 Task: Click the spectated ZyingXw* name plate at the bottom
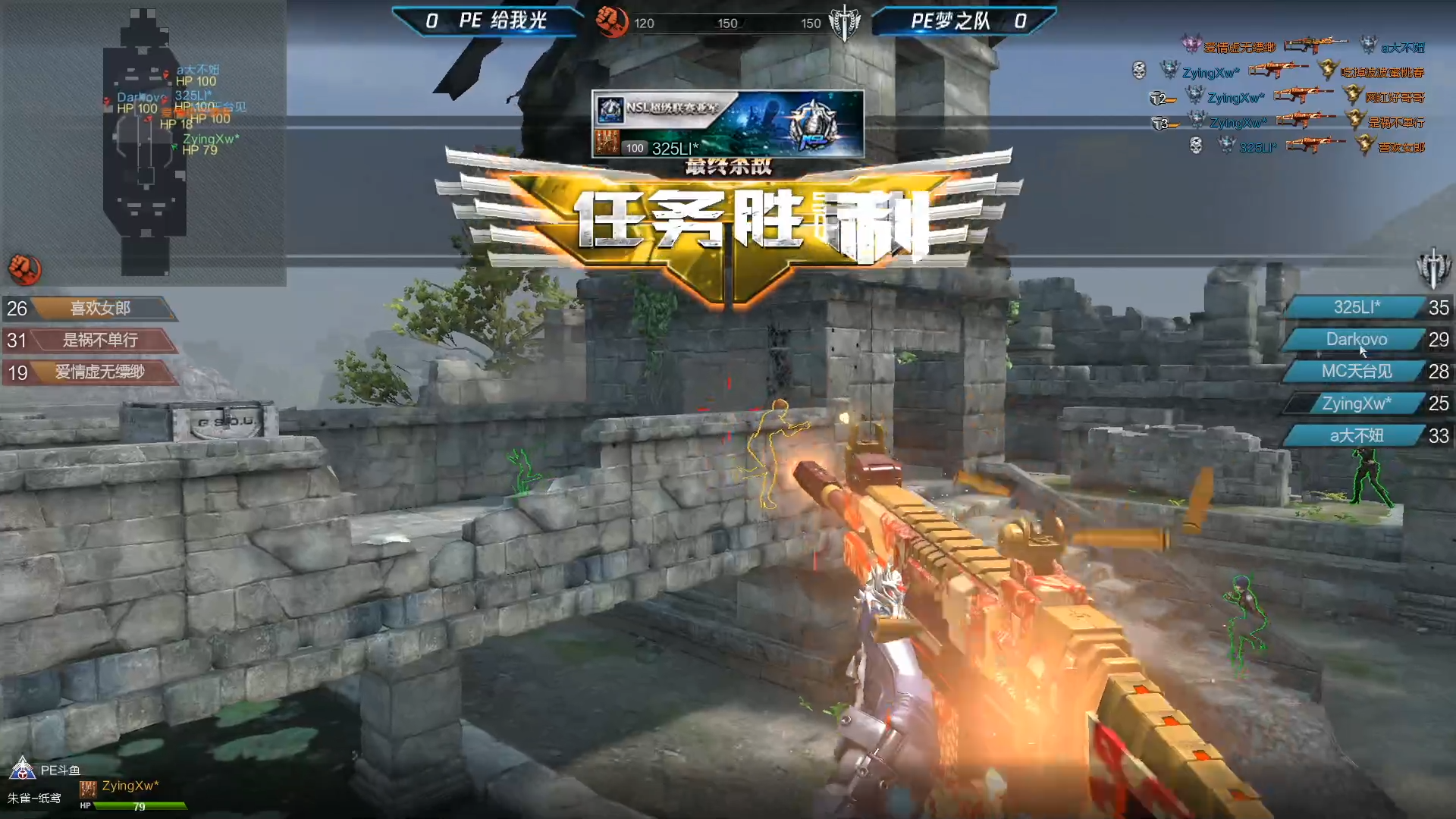click(130, 786)
